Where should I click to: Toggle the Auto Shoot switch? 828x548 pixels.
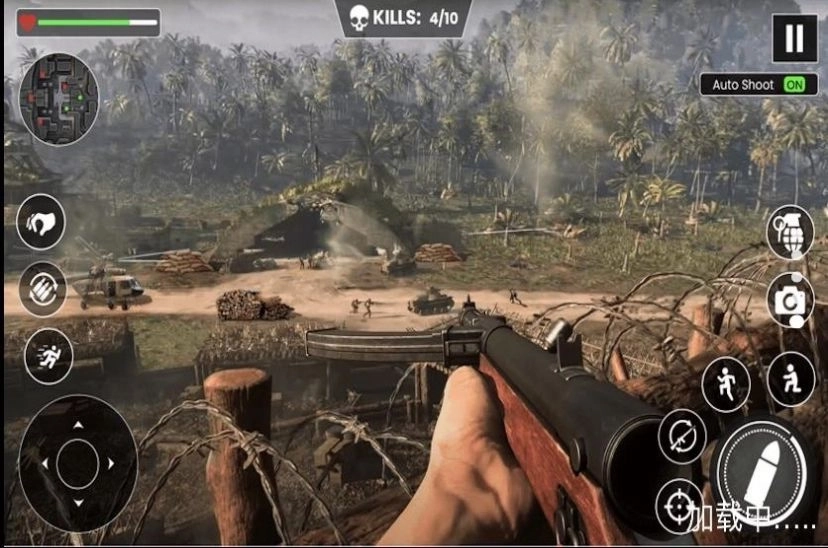pyautogui.click(x=793, y=85)
